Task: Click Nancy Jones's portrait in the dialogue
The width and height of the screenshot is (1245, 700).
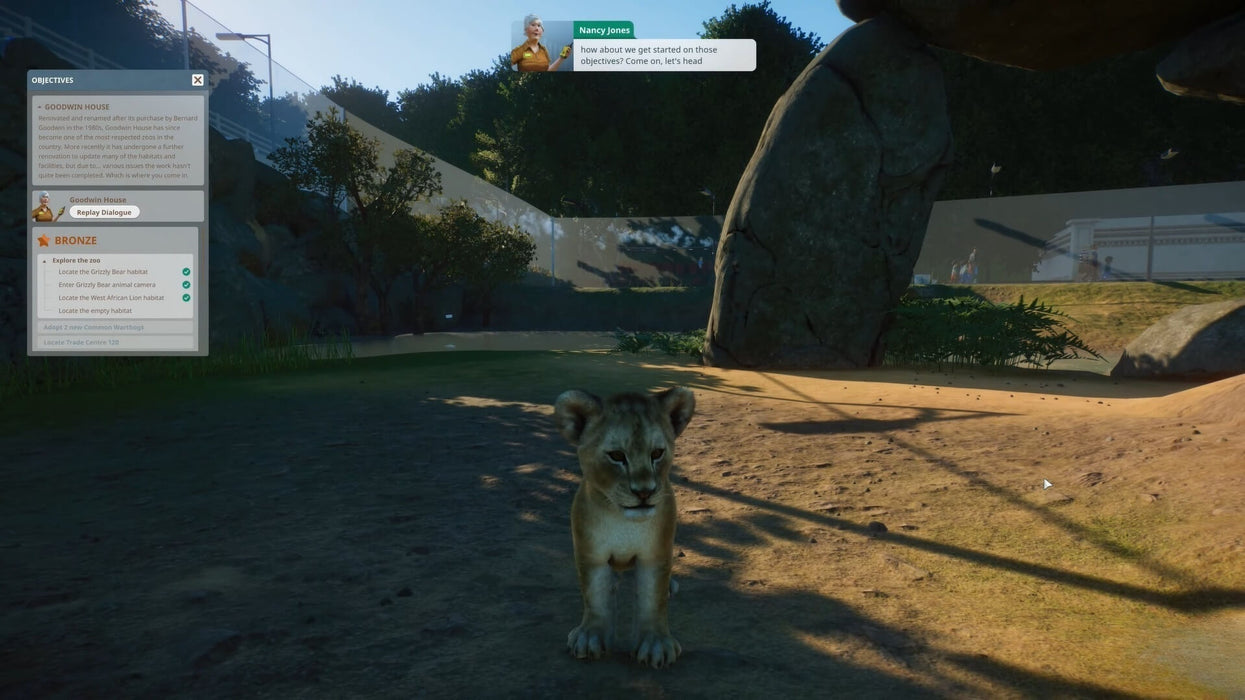Action: tap(541, 46)
